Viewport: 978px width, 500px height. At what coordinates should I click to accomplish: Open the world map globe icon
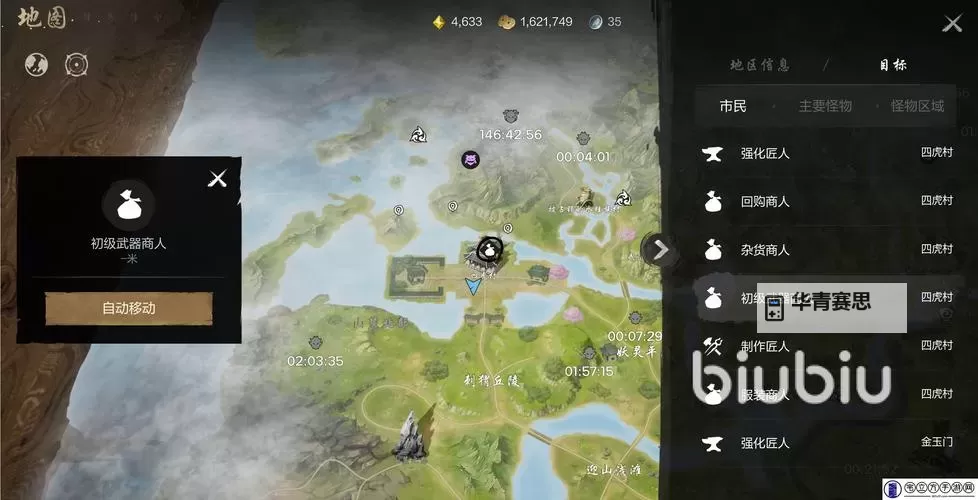tap(37, 64)
